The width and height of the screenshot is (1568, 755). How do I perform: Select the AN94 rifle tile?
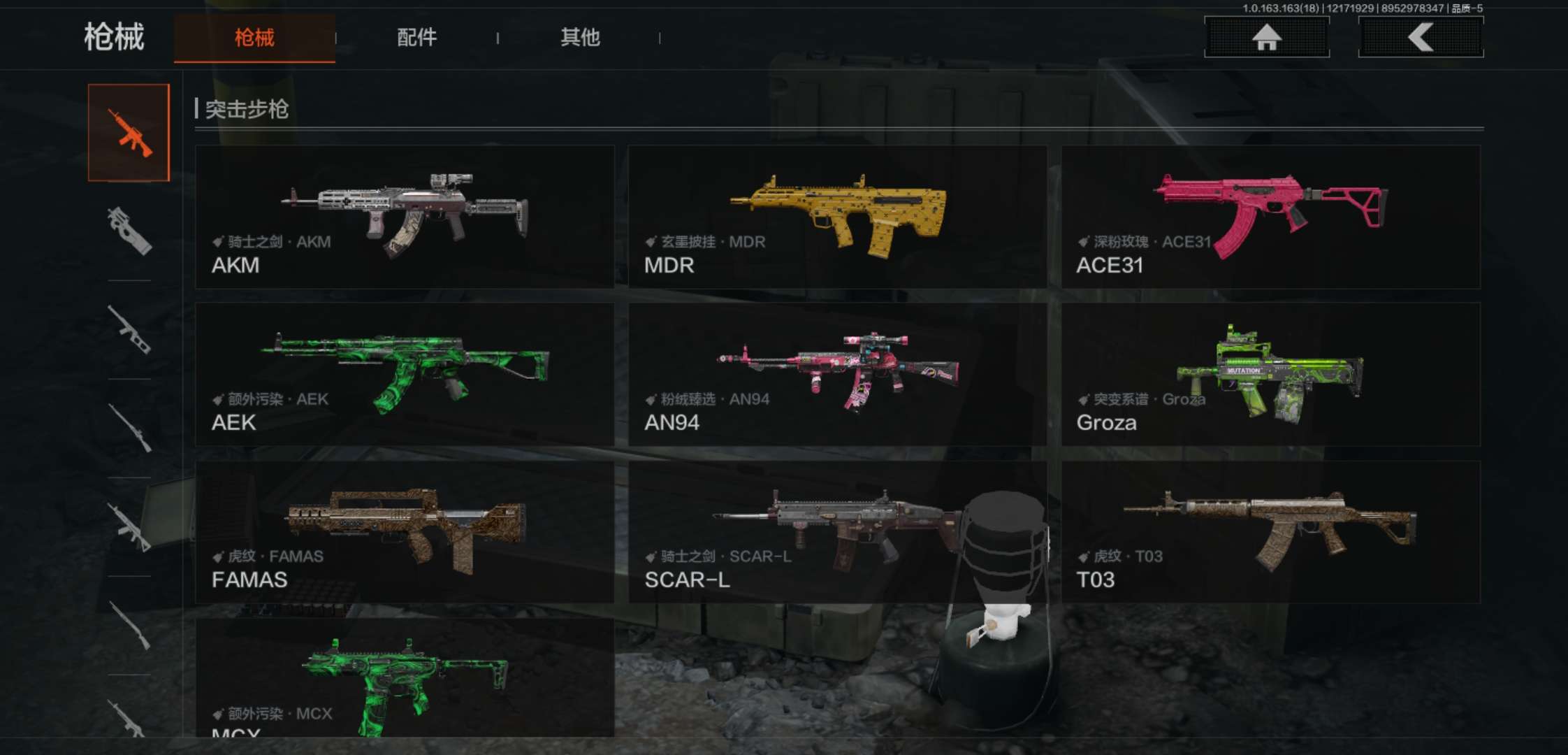point(837,374)
